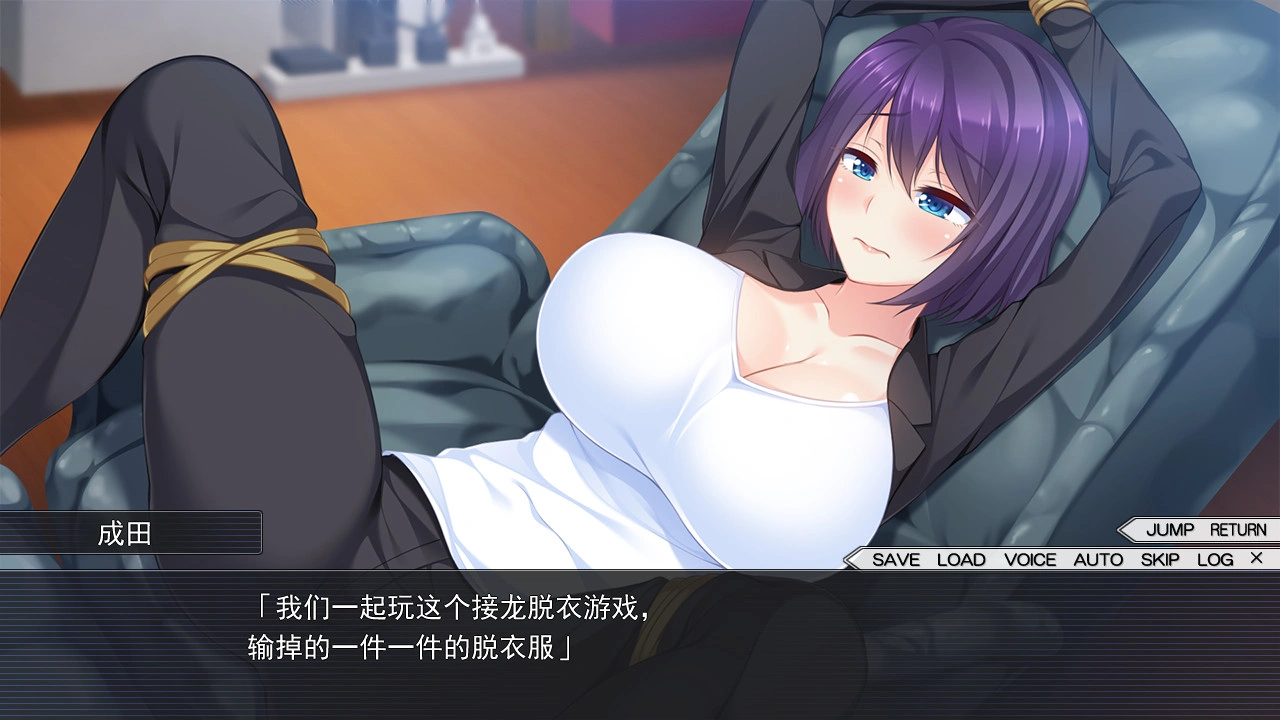Image resolution: width=1280 pixels, height=720 pixels.
Task: Replay the VOICE line
Action: 1030,560
